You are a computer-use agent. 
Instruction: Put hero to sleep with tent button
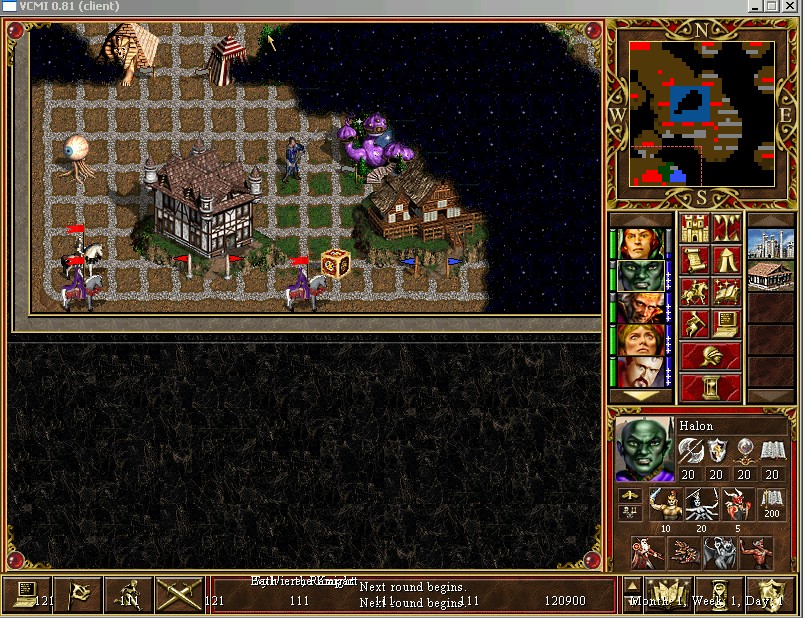point(727,260)
